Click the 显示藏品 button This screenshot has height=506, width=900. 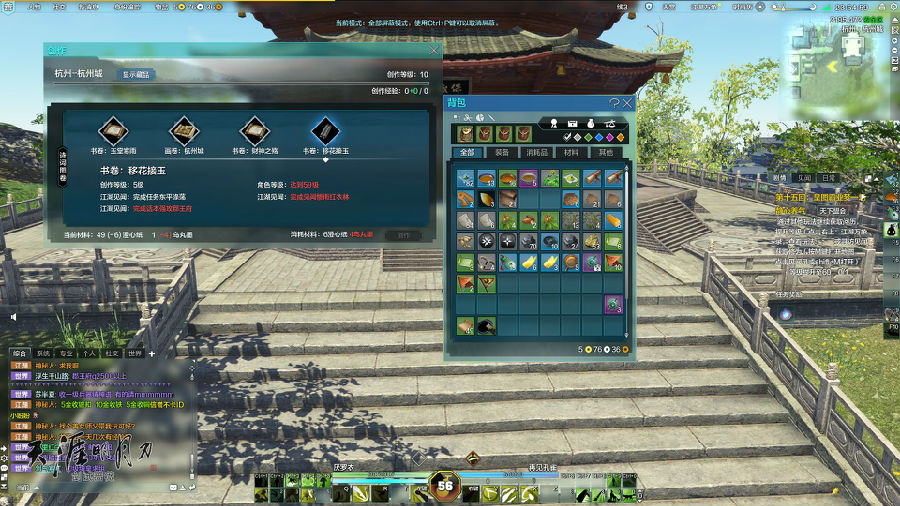(138, 74)
